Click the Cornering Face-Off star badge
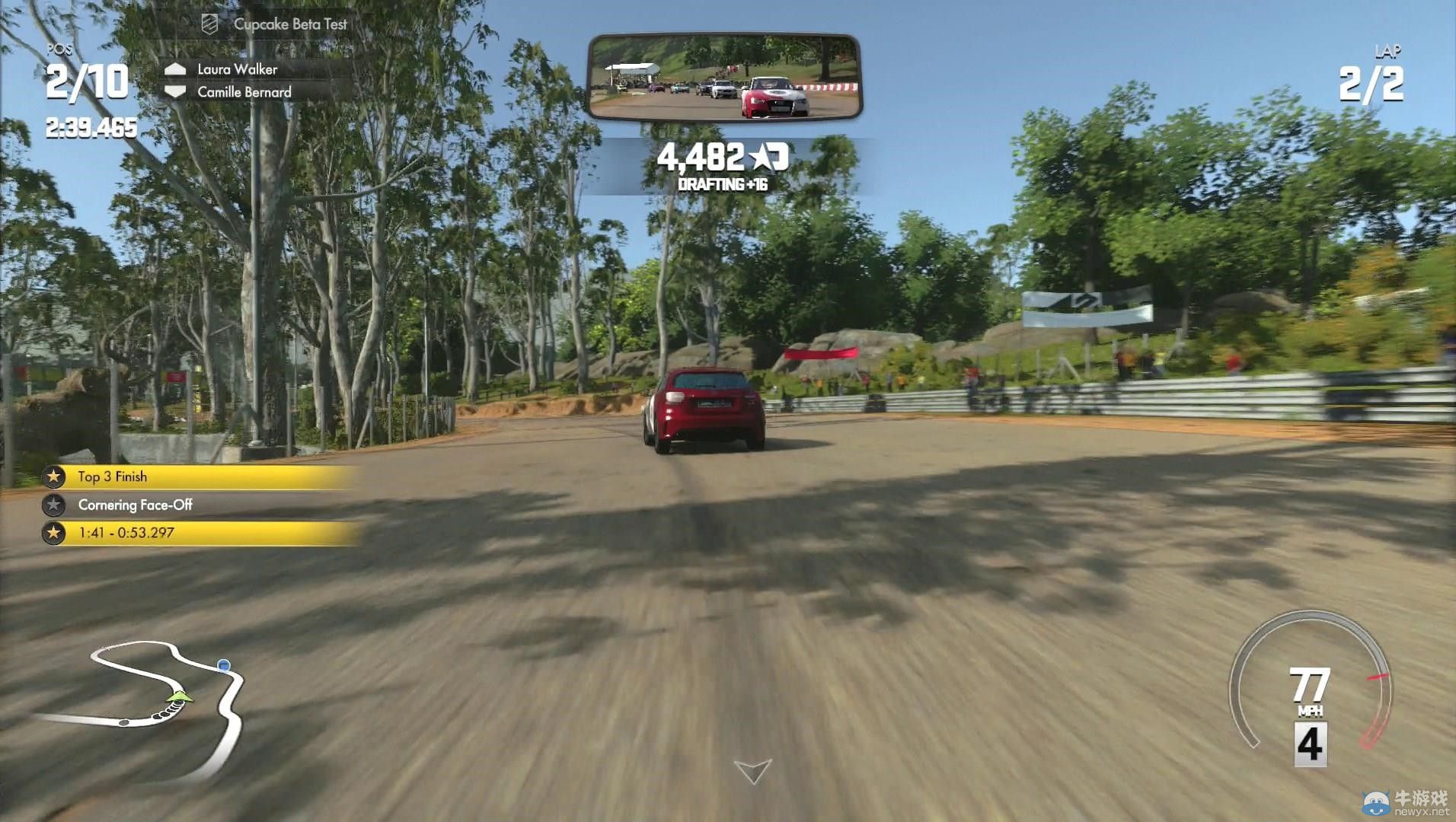 coord(53,505)
